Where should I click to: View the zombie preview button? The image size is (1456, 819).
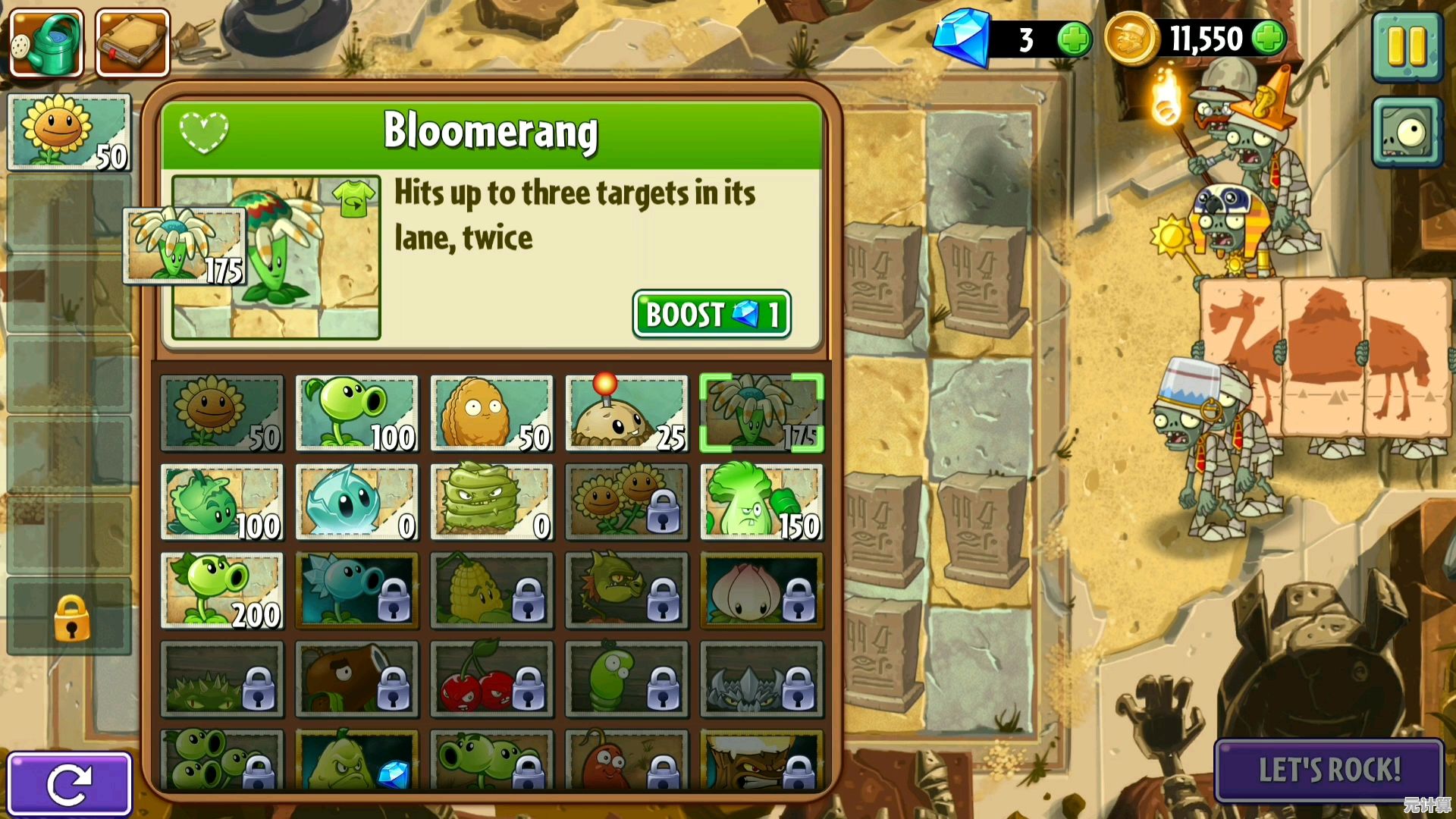point(1407,133)
